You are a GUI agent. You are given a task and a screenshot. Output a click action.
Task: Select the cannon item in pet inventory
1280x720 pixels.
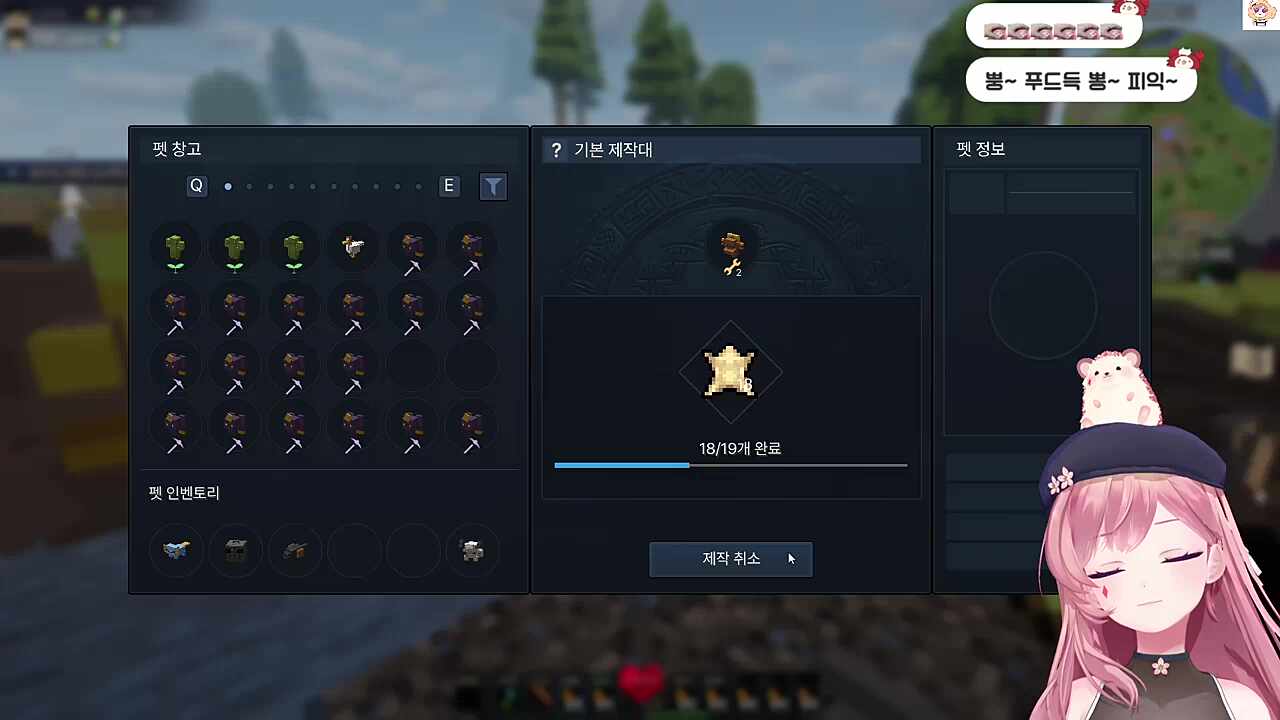295,550
